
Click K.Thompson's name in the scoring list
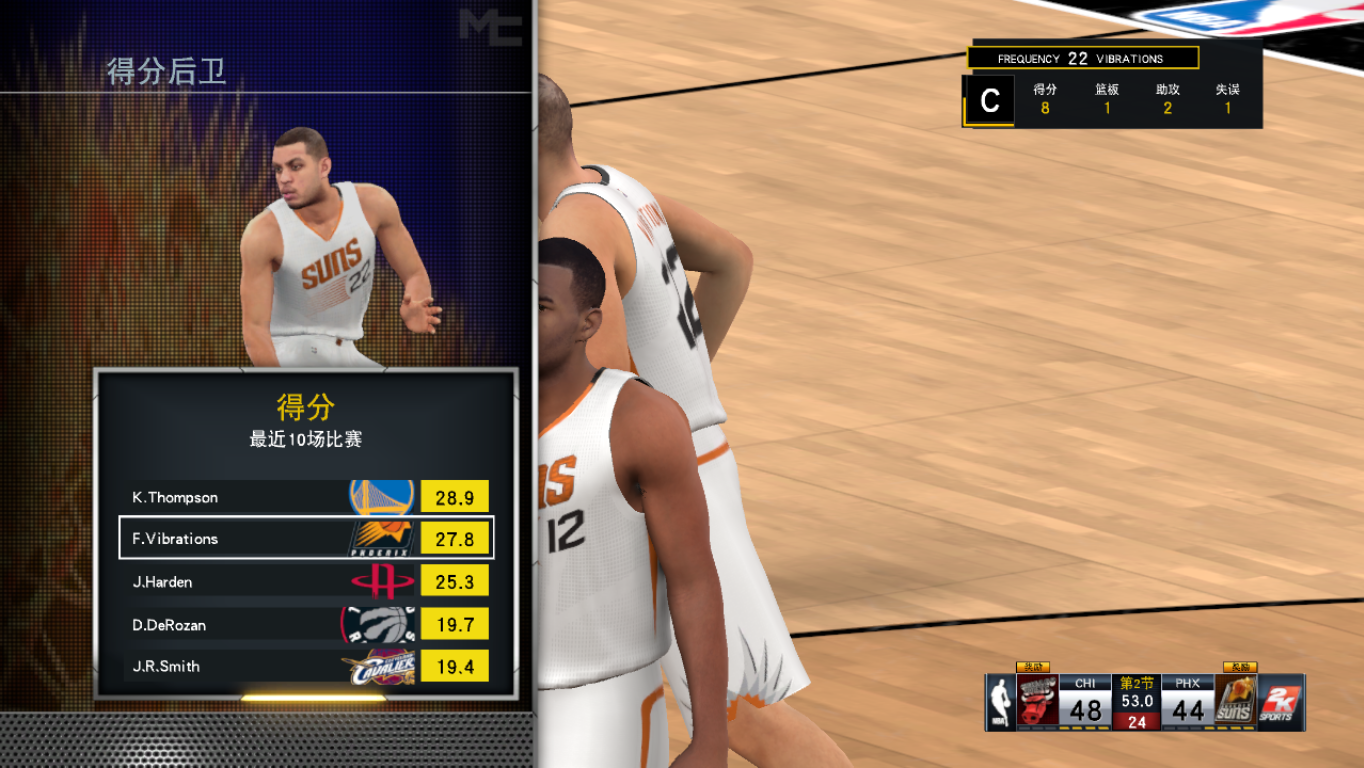click(x=175, y=497)
